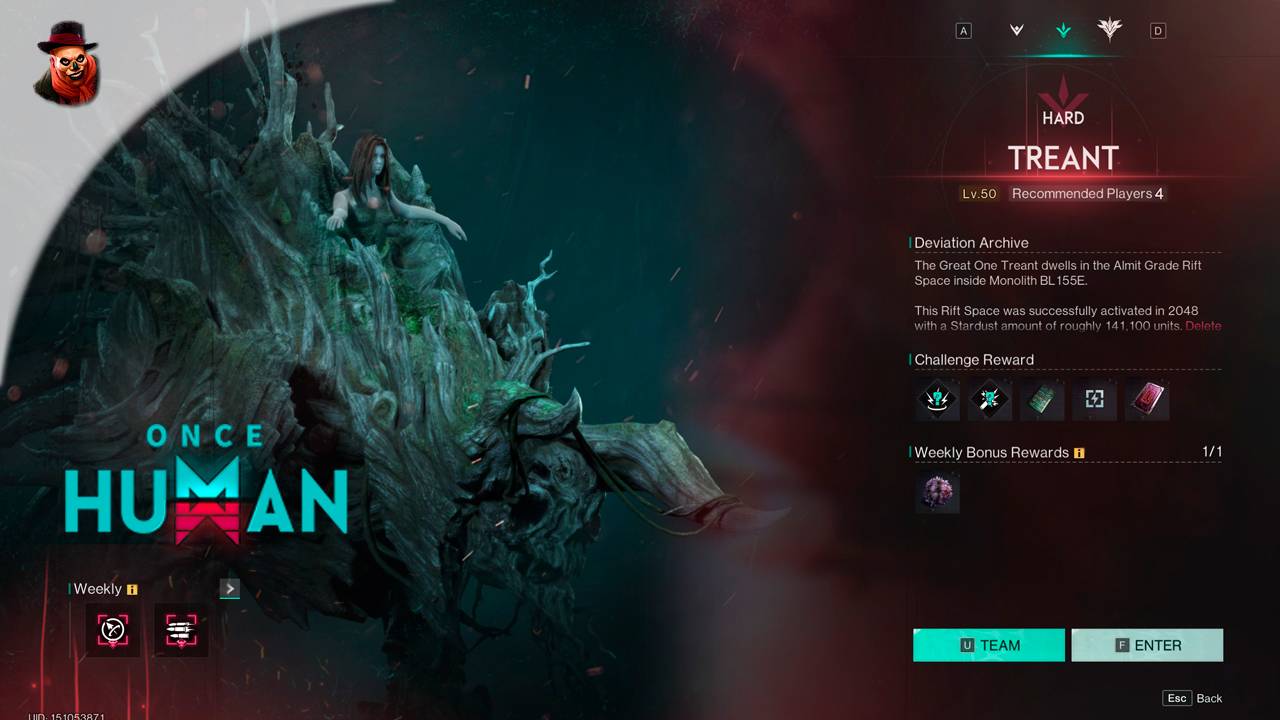View the second Challenge Reward trophy item
This screenshot has width=1280, height=720.
[989, 399]
